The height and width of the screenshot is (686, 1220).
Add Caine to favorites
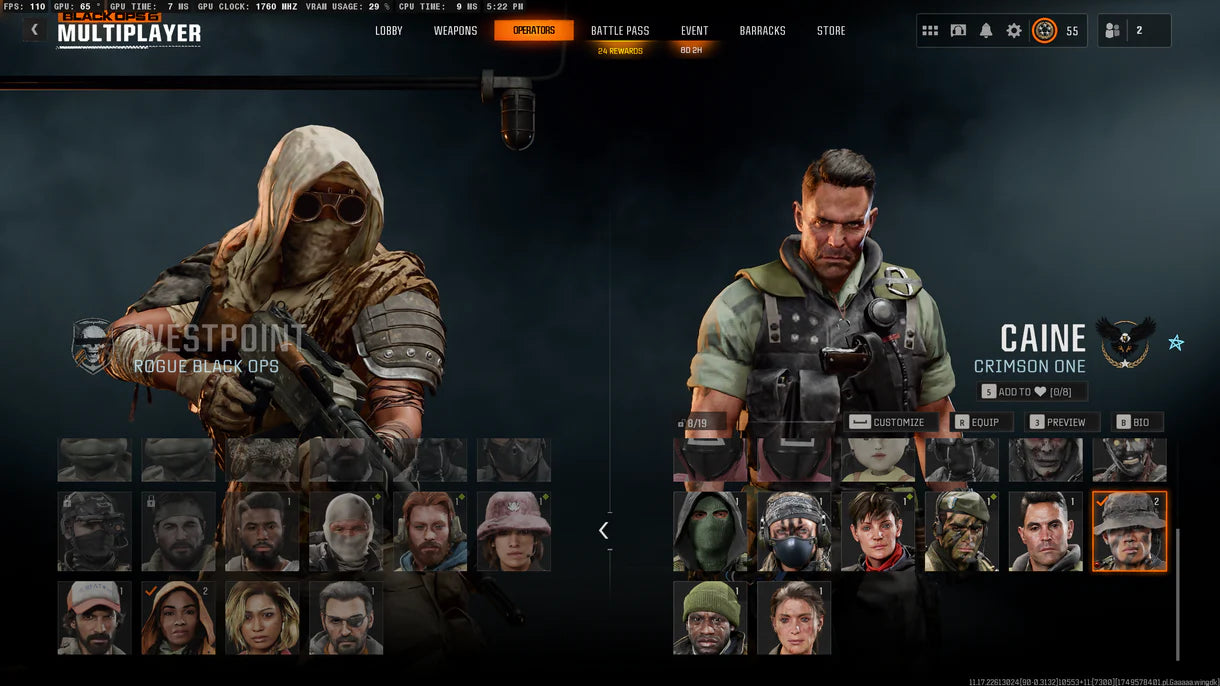point(1033,392)
